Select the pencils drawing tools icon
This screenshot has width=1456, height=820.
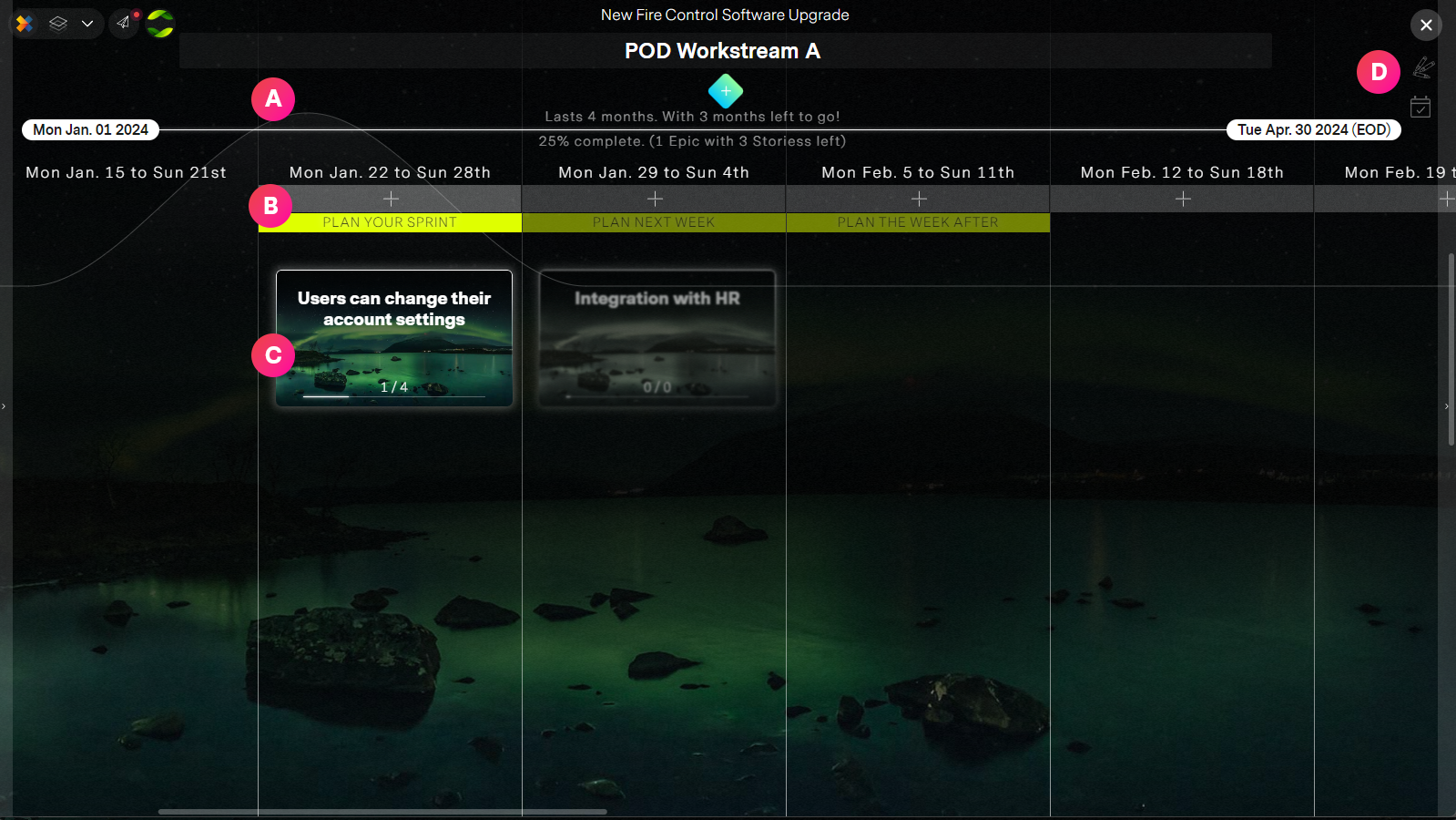(x=1422, y=67)
